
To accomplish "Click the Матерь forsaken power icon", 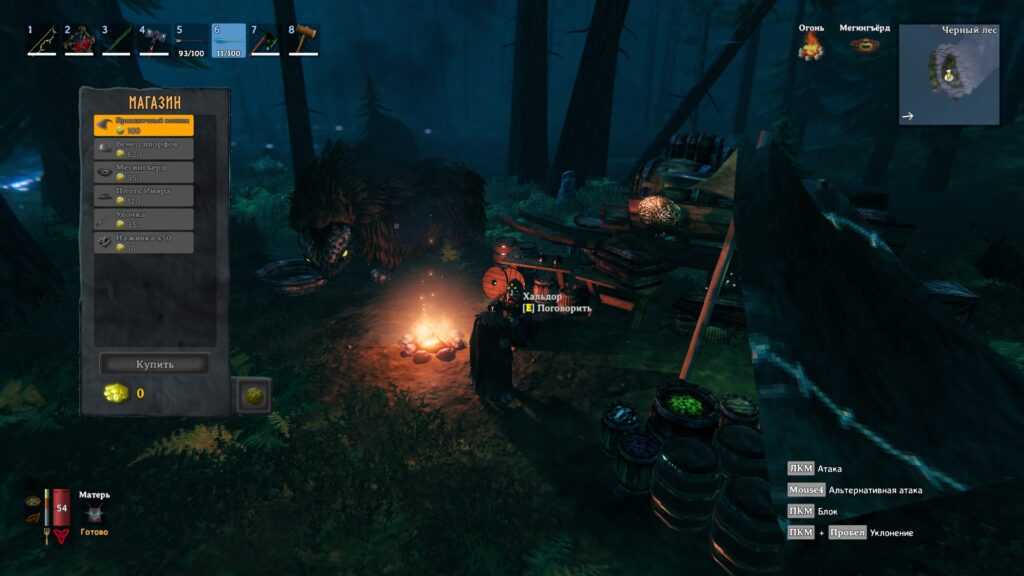I will click(x=95, y=514).
